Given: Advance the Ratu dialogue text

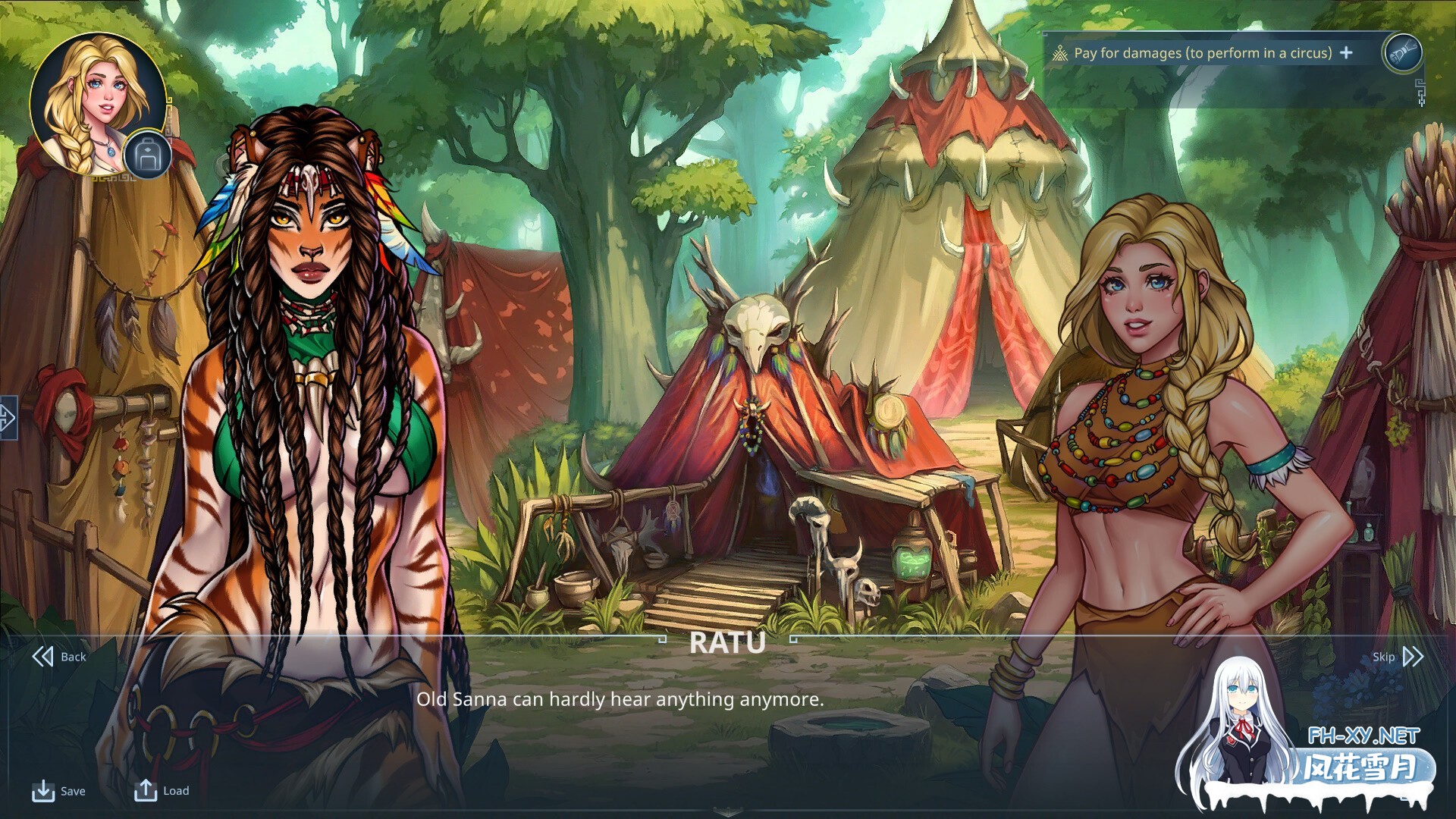Looking at the screenshot, I should tap(620, 699).
